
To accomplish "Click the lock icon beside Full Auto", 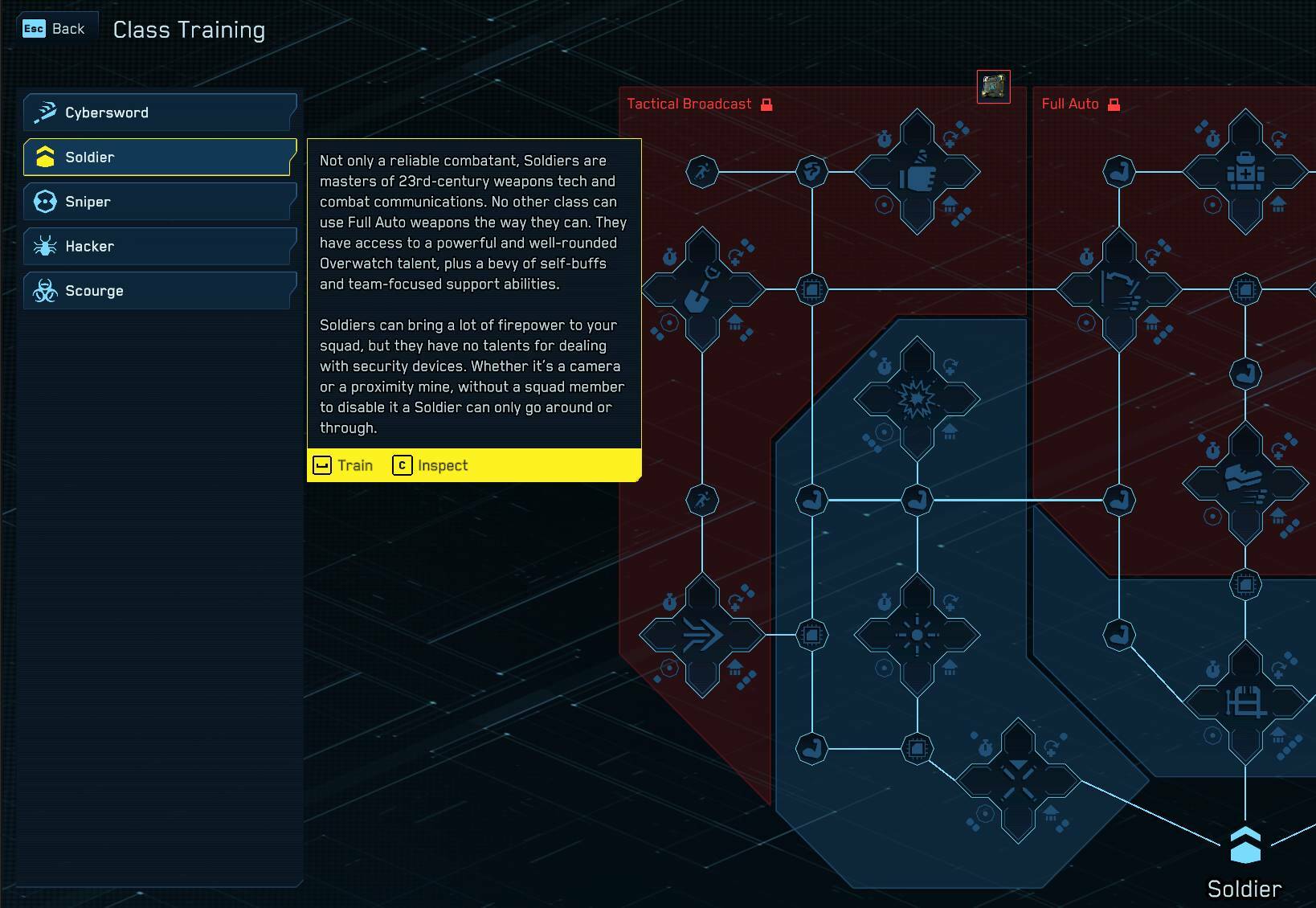I will [1113, 104].
